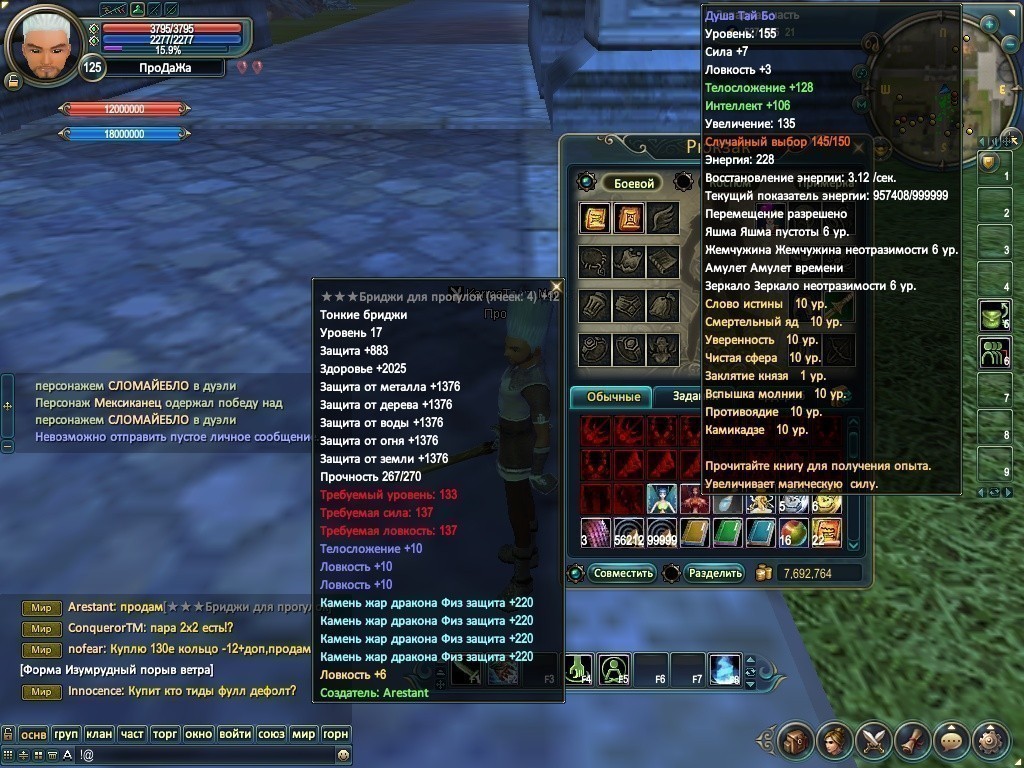Select the 'Боевой' equipment mode button

633,183
